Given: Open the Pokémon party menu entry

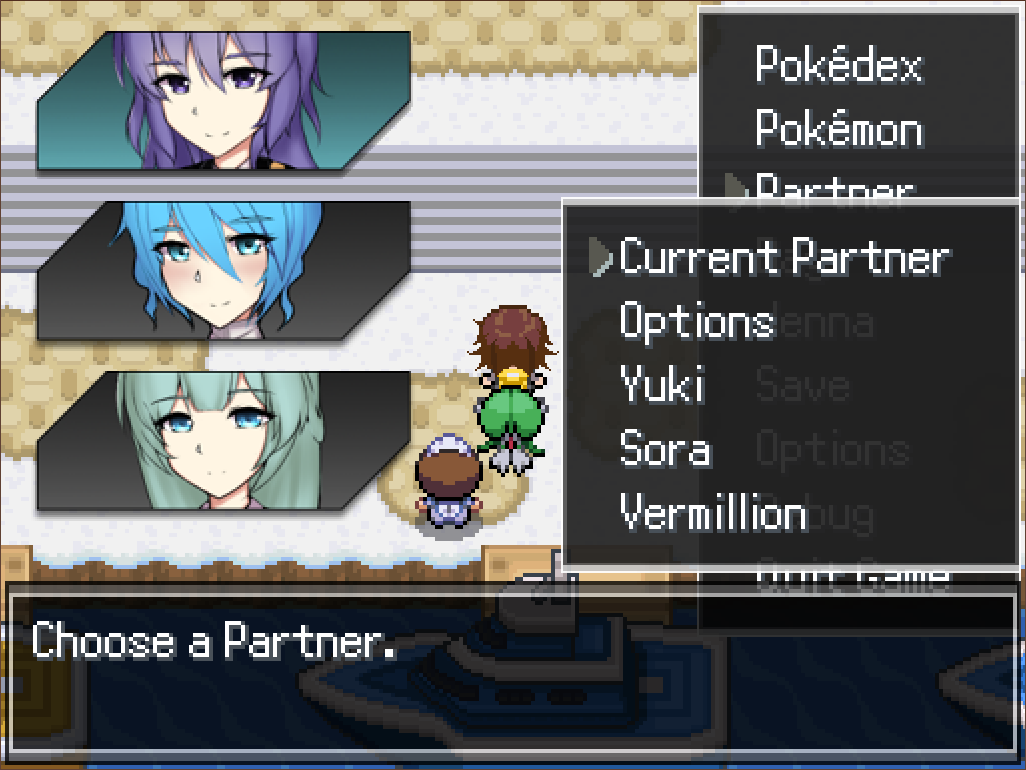Looking at the screenshot, I should 838,130.
